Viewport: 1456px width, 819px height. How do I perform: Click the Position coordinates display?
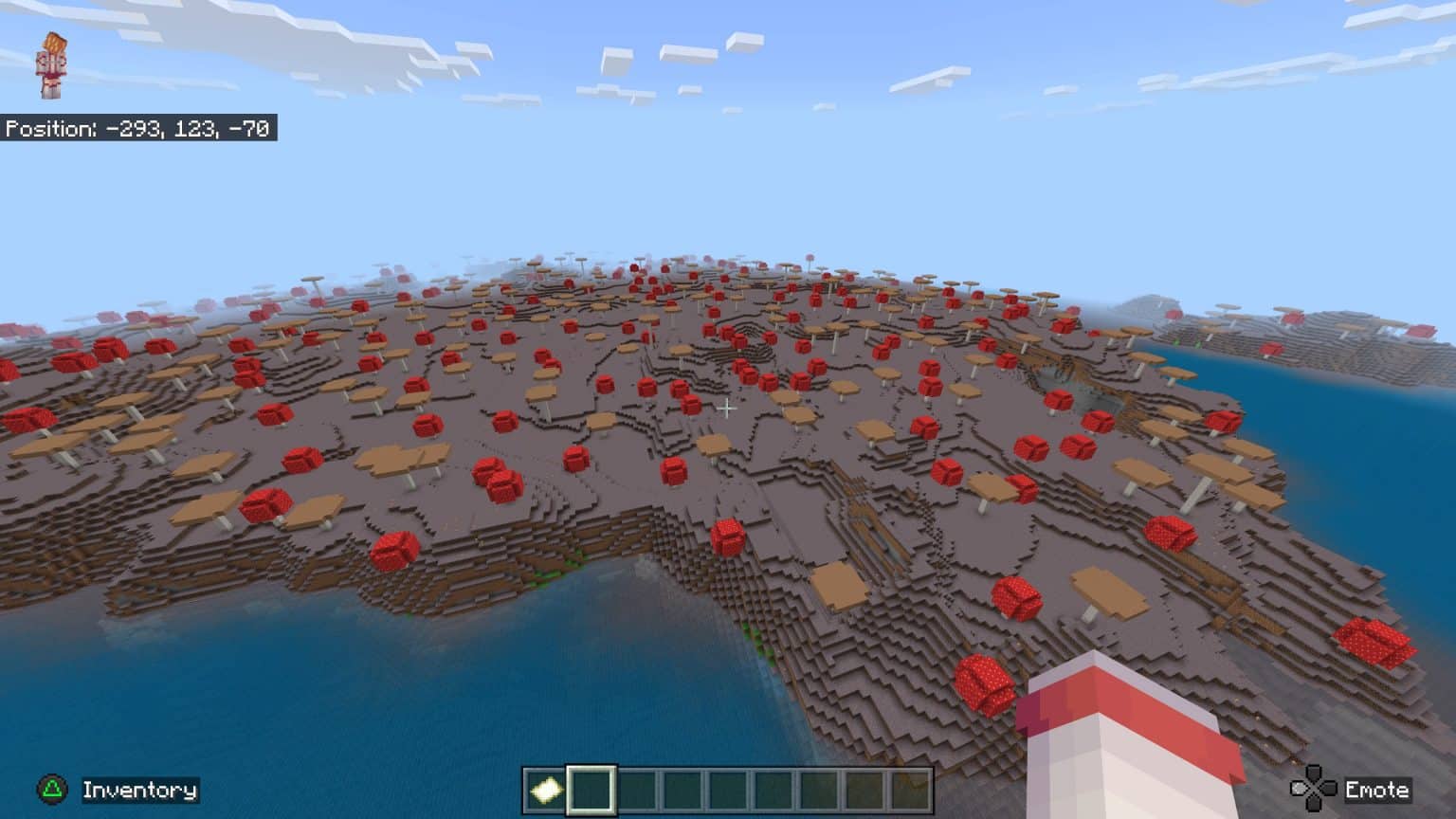point(138,126)
